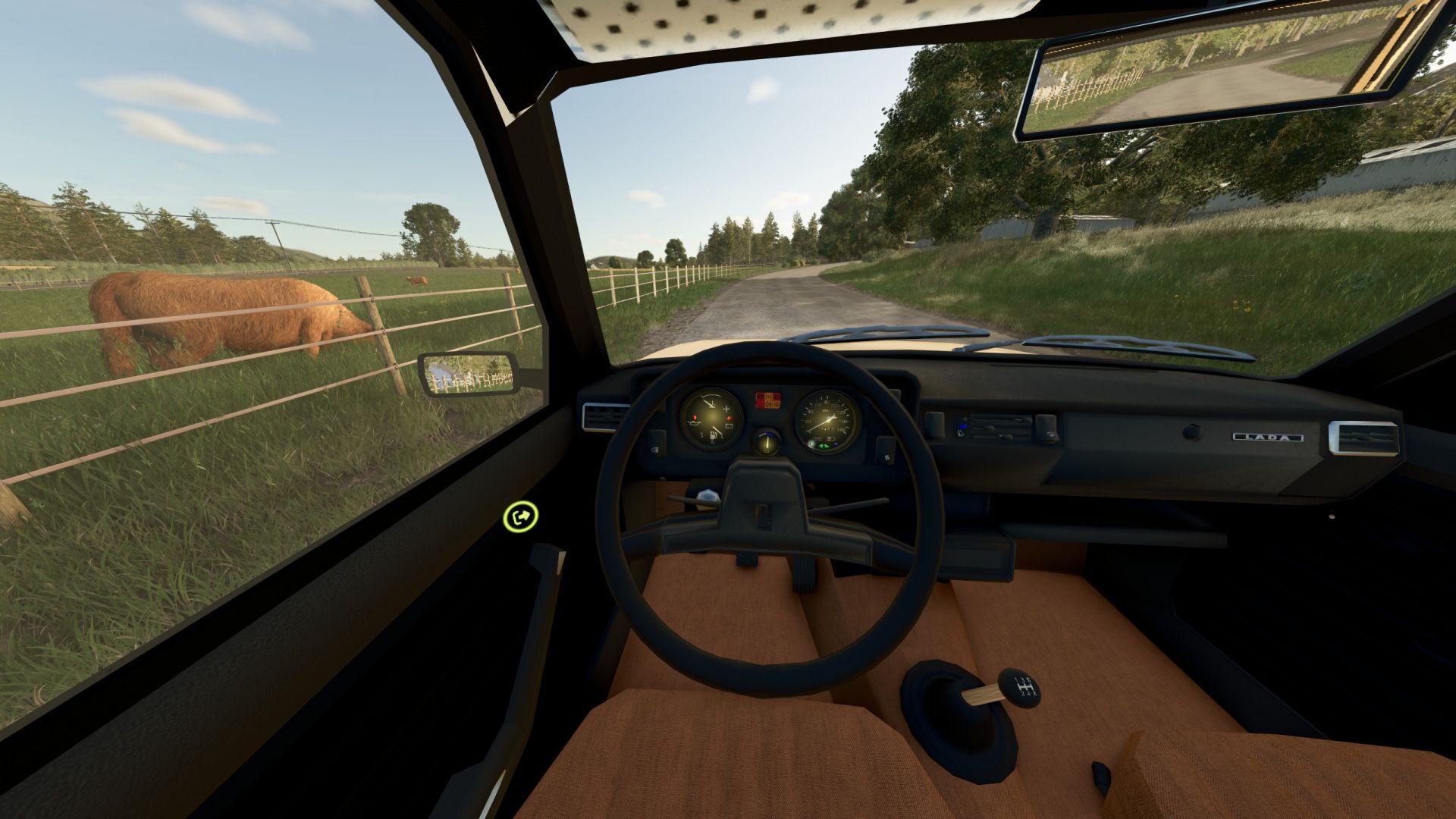Click the speedometer dial face
Screen dimensions: 1456x819
click(x=826, y=417)
